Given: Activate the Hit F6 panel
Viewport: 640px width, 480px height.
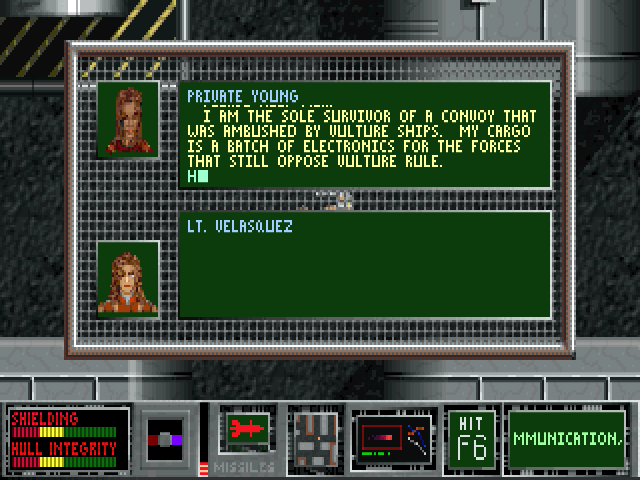Looking at the screenshot, I should [x=470, y=438].
